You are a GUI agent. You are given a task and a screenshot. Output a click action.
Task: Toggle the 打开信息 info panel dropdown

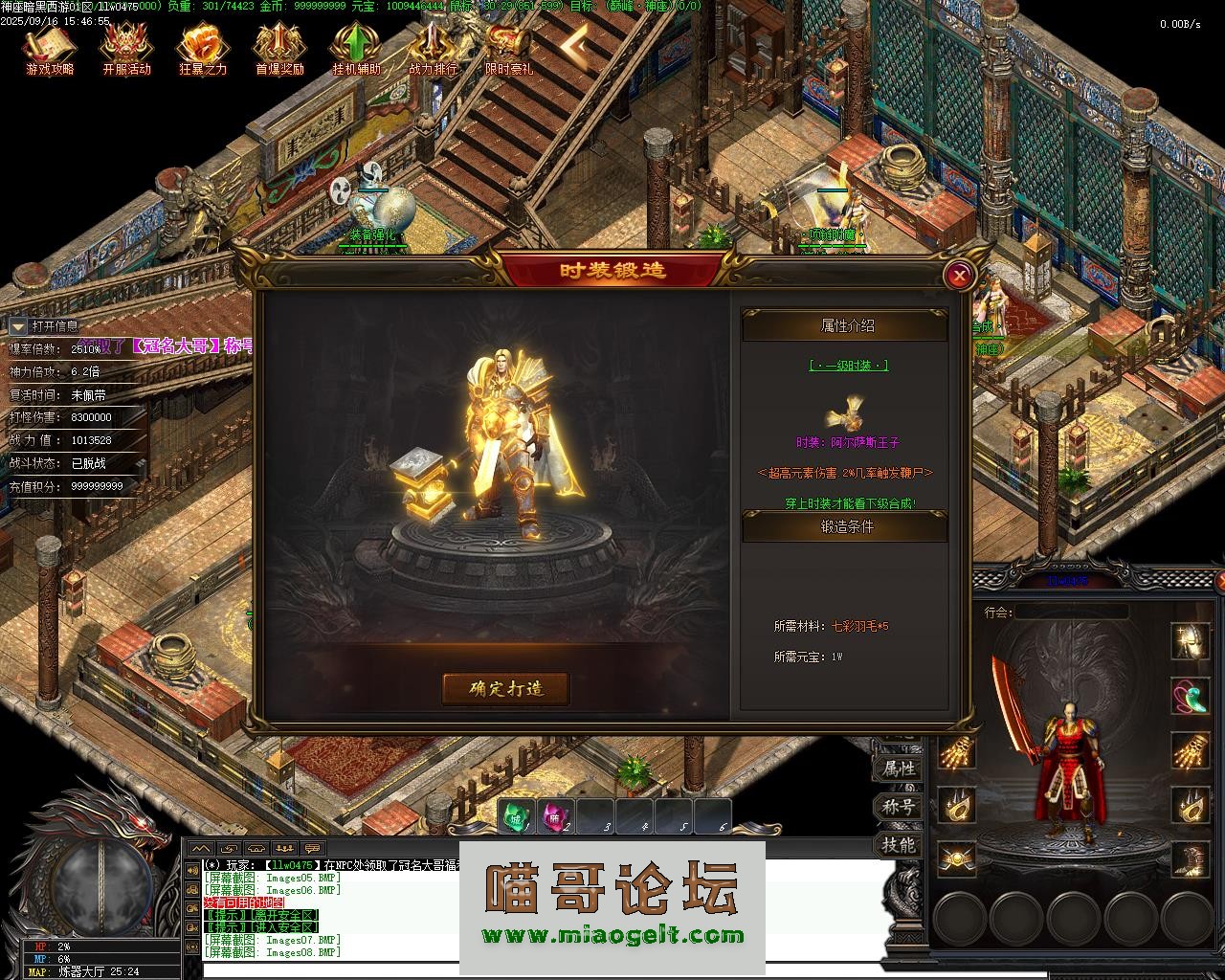[x=18, y=326]
